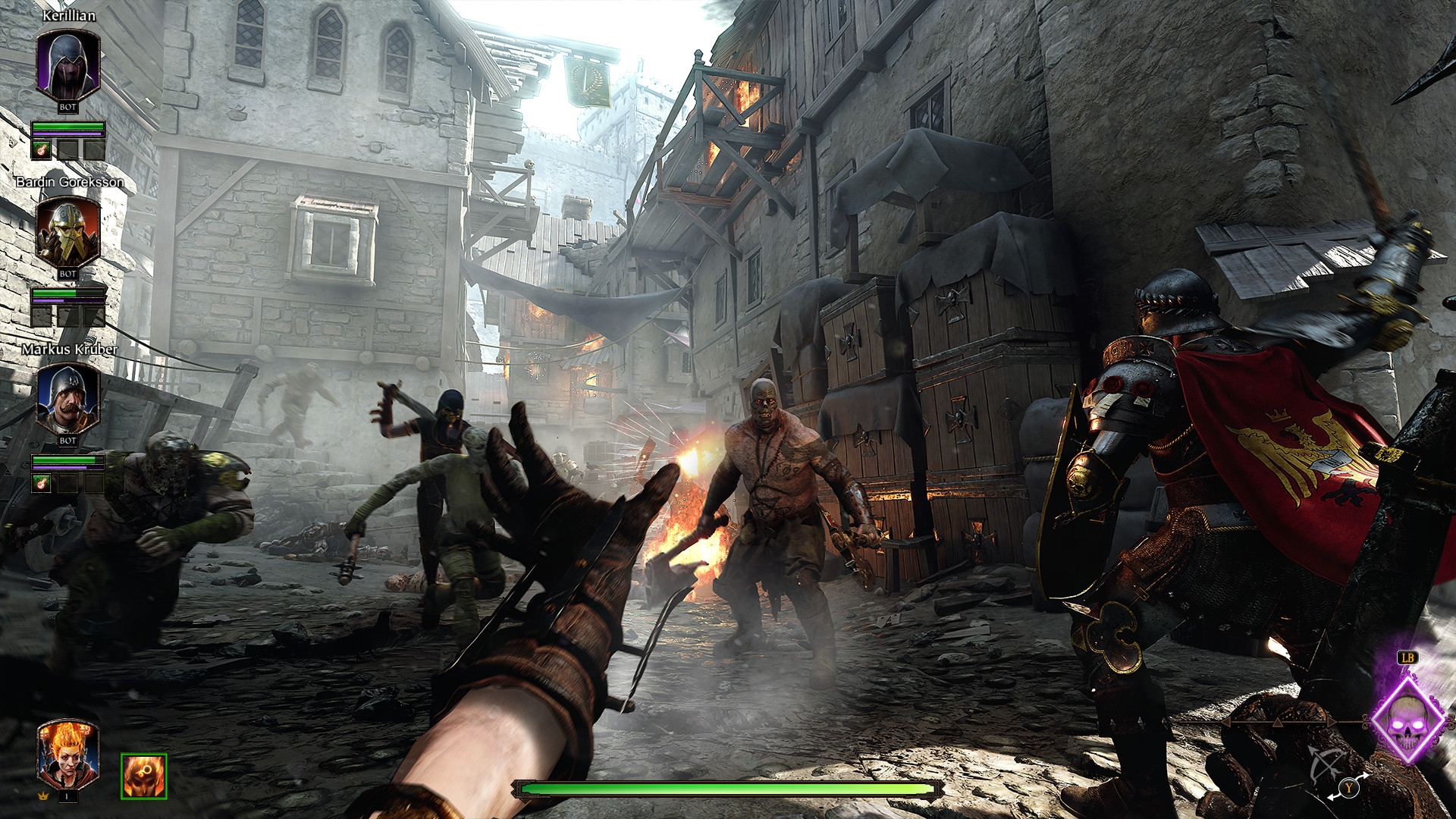Viewport: 1456px width, 819px height.
Task: Select Kerillian's bot portrait
Action: pyautogui.click(x=67, y=65)
